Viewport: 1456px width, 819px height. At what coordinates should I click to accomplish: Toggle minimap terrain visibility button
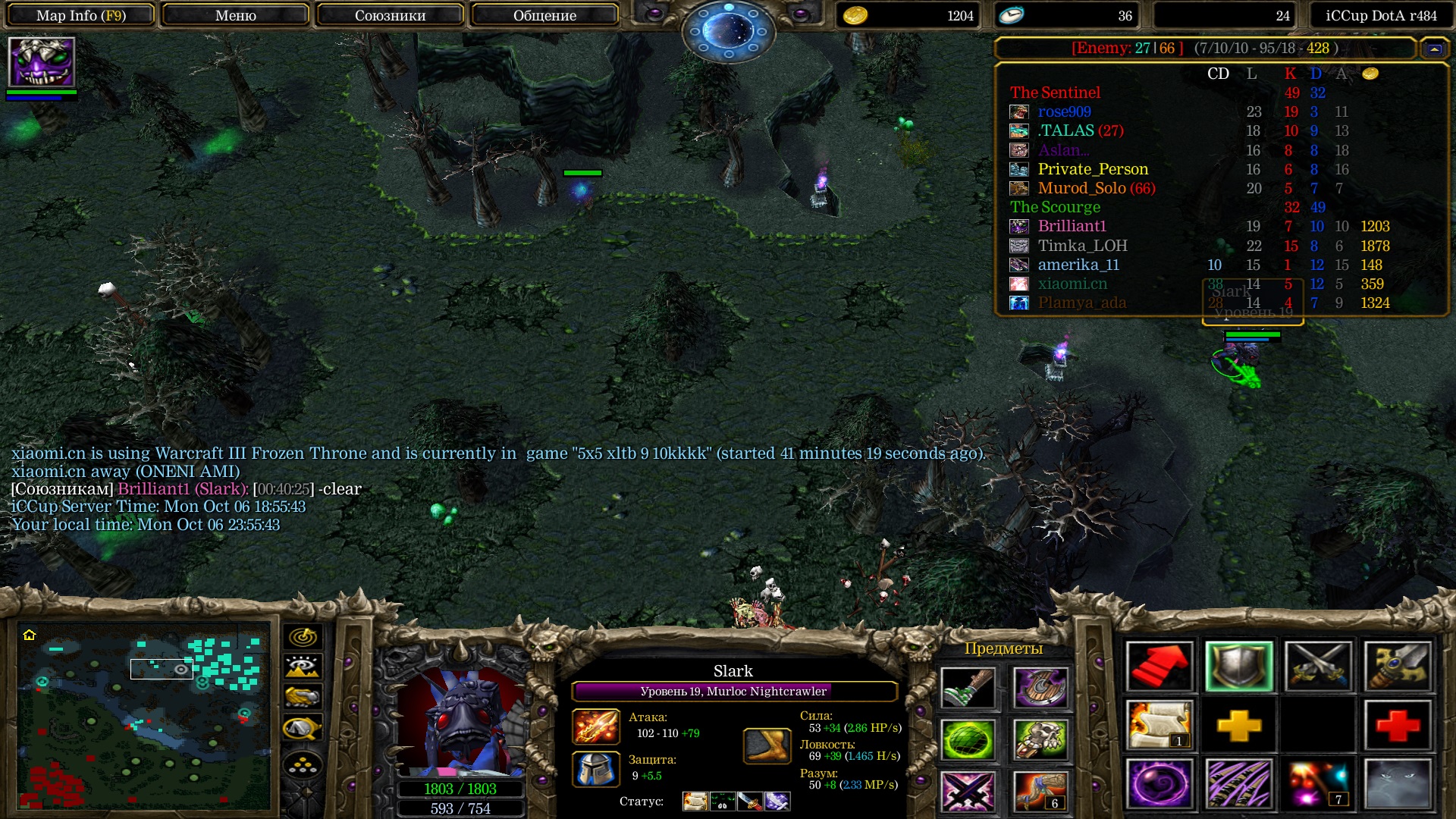pyautogui.click(x=303, y=667)
